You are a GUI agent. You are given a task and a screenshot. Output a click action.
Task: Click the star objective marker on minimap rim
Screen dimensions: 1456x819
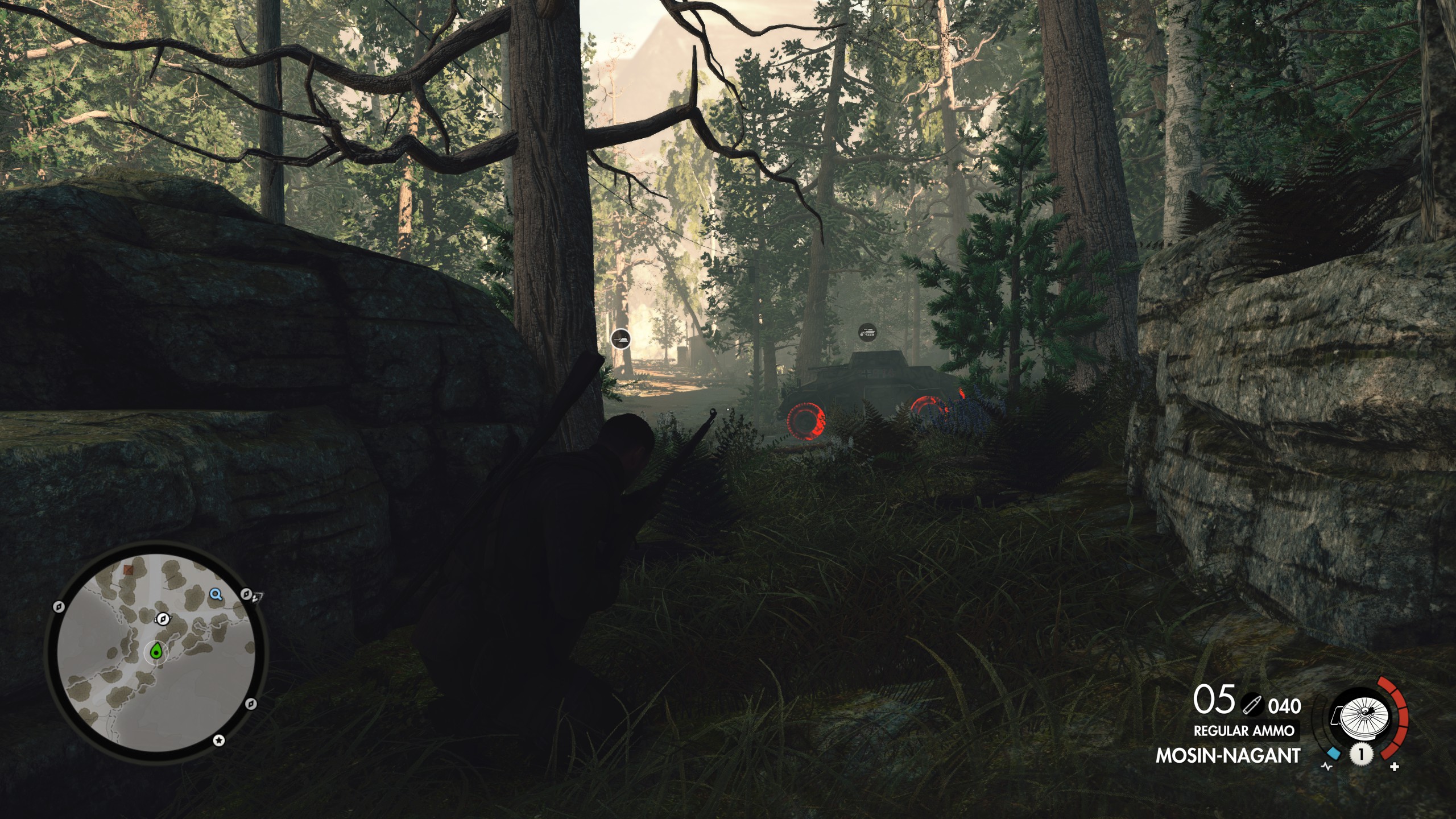click(219, 740)
